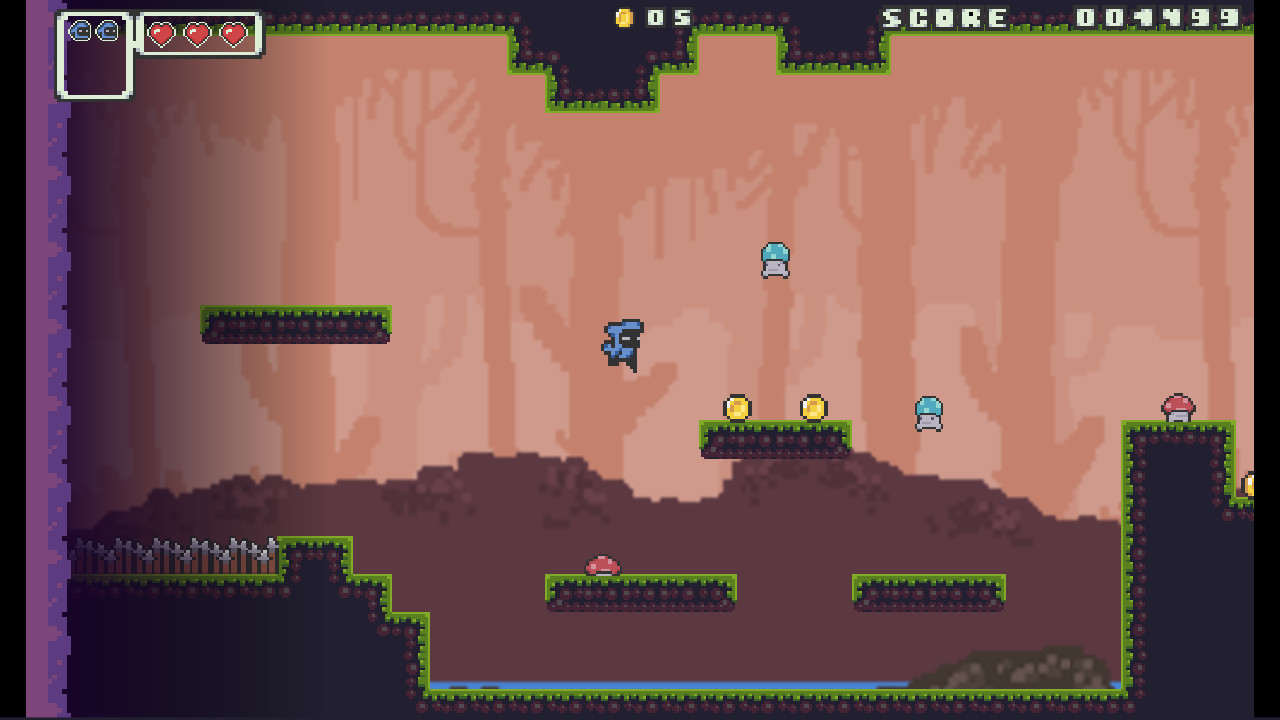Select the ninja player character
Image resolution: width=1280 pixels, height=720 pixels.
(622, 345)
